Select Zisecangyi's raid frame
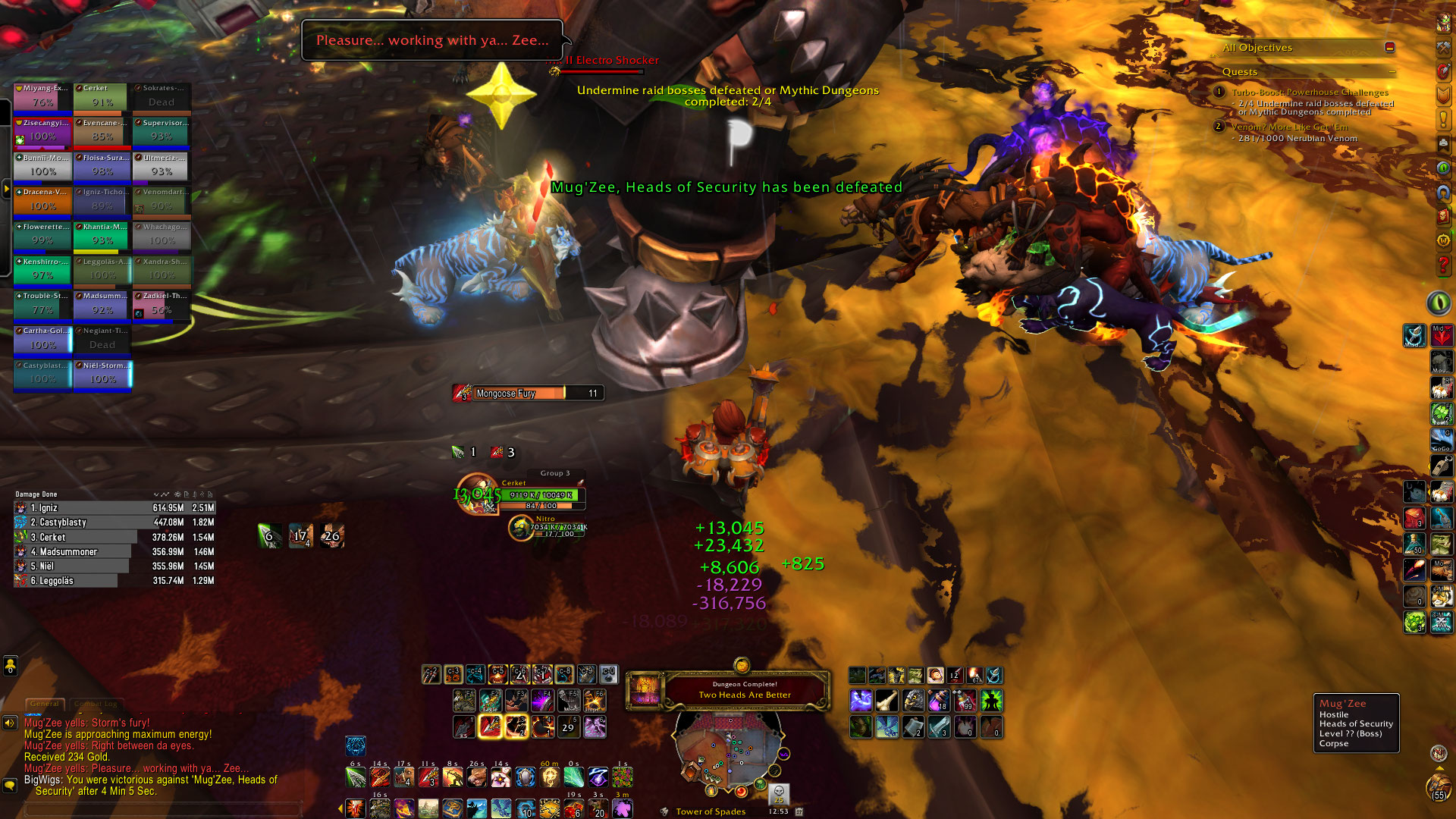Viewport: 1456px width, 819px height. pyautogui.click(x=42, y=132)
